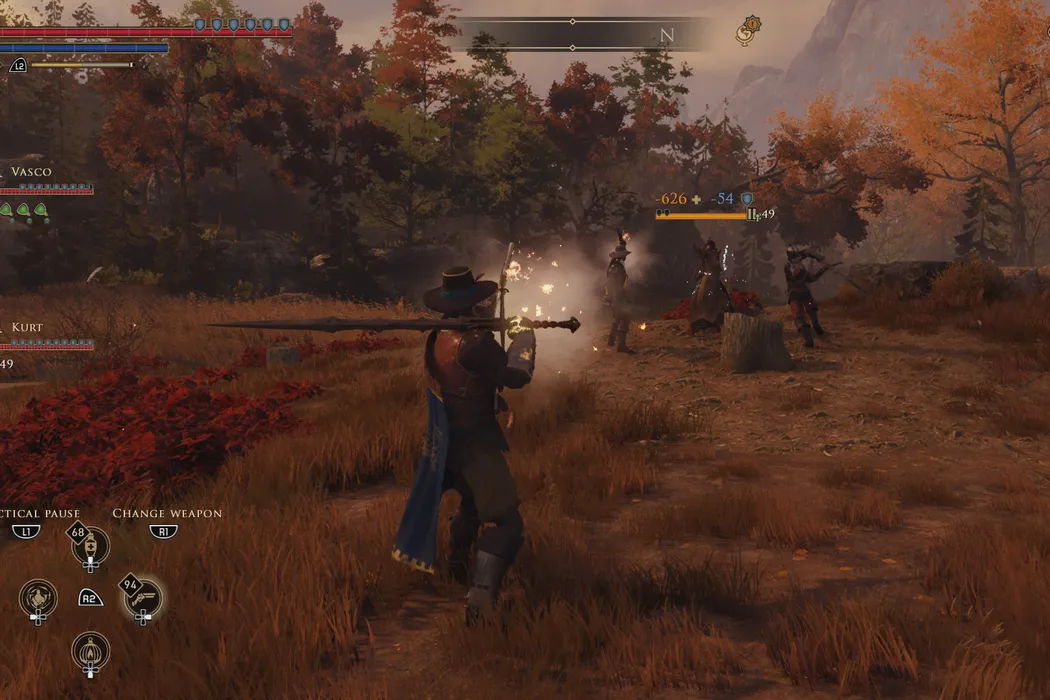Use the health potion quick slot
Screen dimensions: 1050x700
pyautogui.click(x=89, y=547)
